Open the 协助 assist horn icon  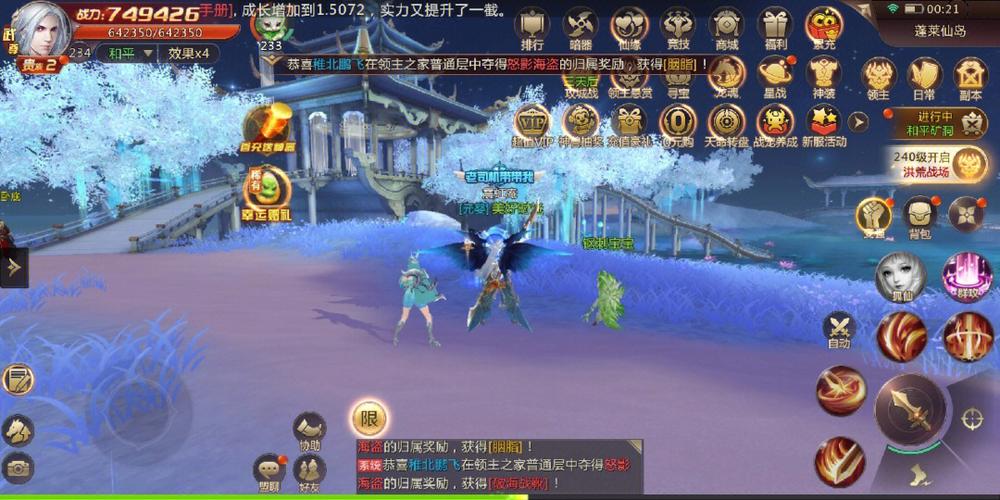click(x=309, y=430)
